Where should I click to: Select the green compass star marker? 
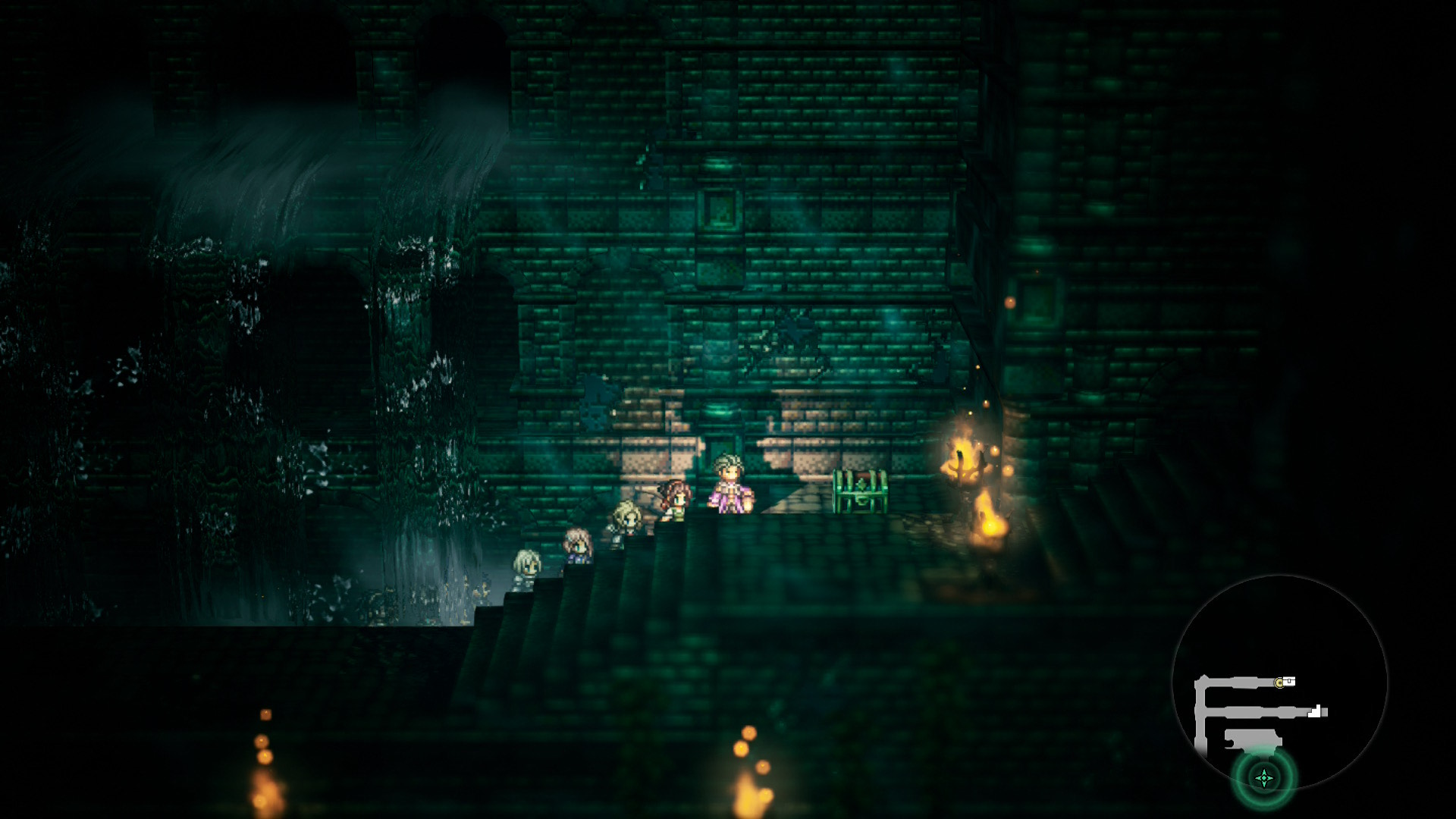pos(1264,777)
